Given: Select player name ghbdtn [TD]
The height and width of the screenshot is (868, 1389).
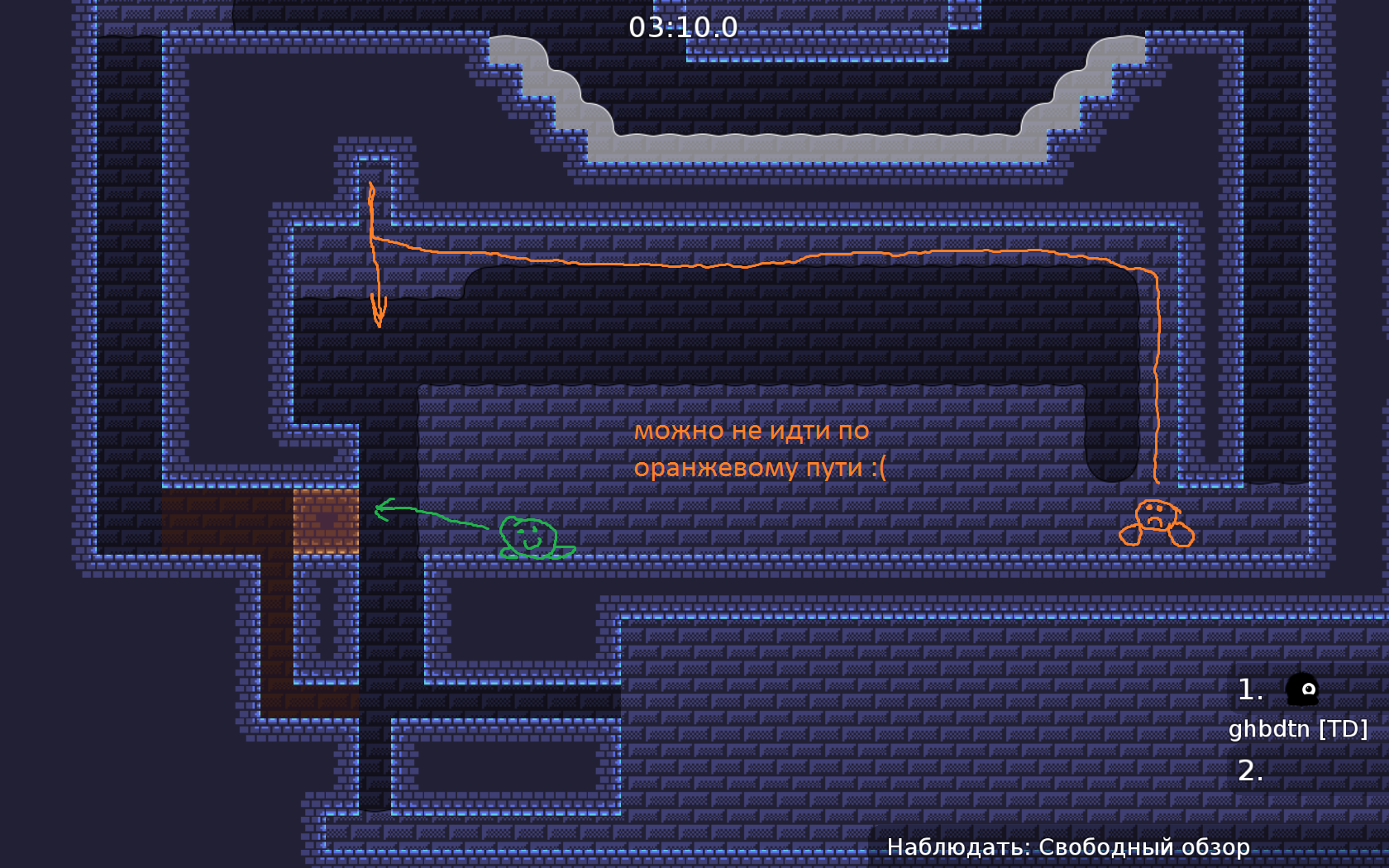Looking at the screenshot, I should click(1297, 728).
